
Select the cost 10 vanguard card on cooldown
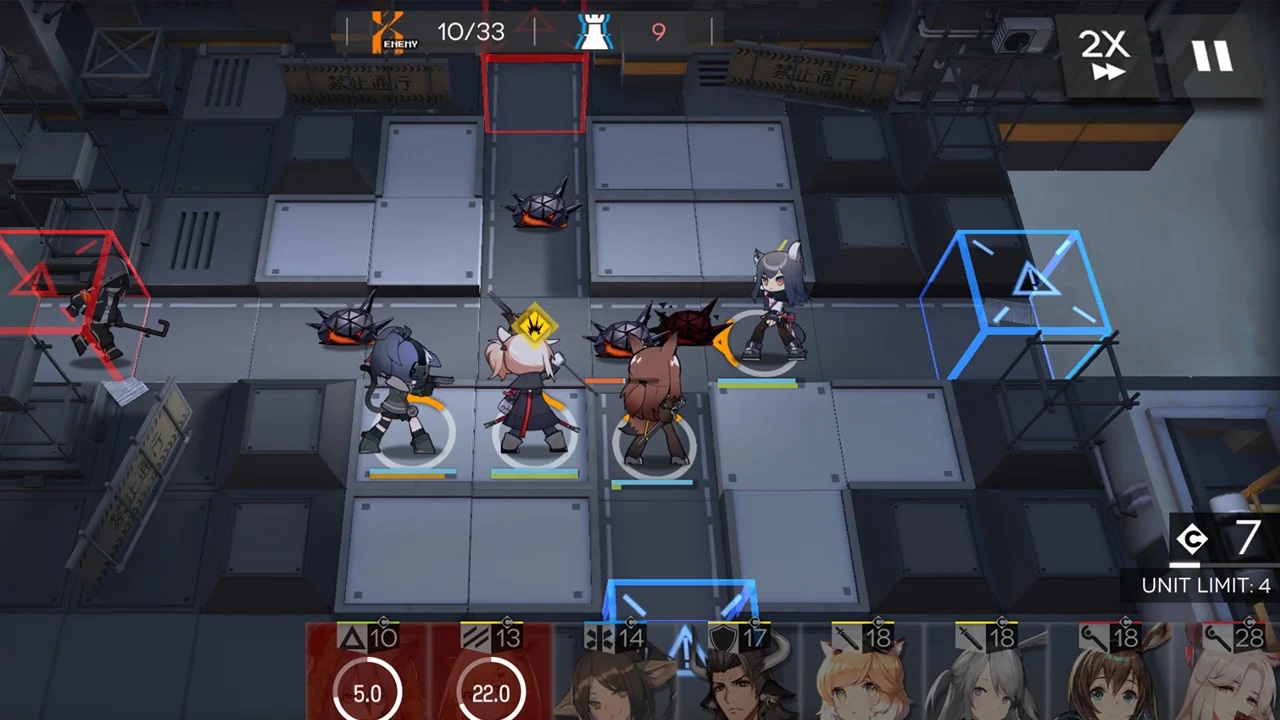click(x=367, y=672)
